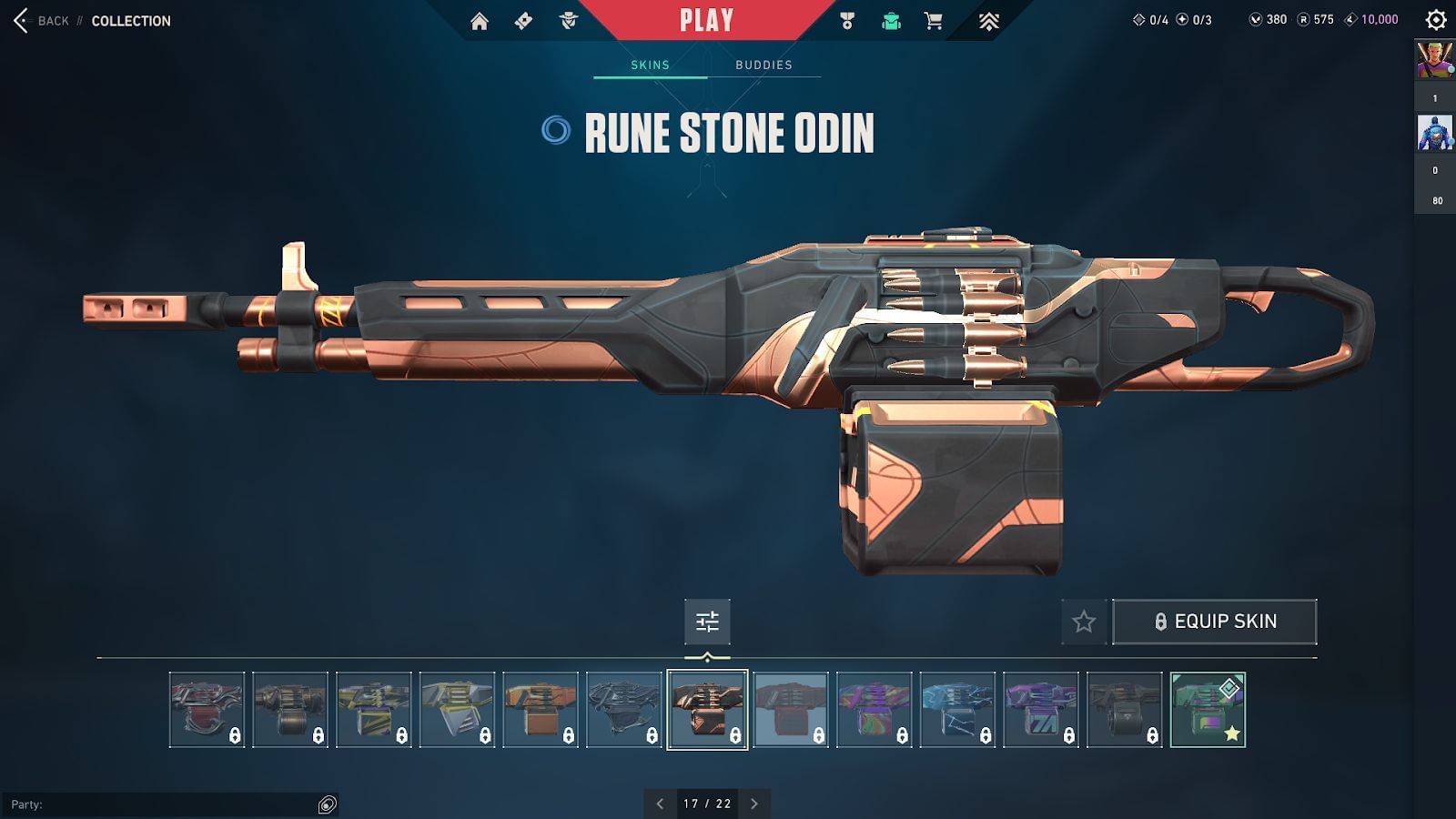The width and height of the screenshot is (1456, 819).
Task: Toggle the favorite star for Rune Stone Odin
Action: coord(1083,622)
